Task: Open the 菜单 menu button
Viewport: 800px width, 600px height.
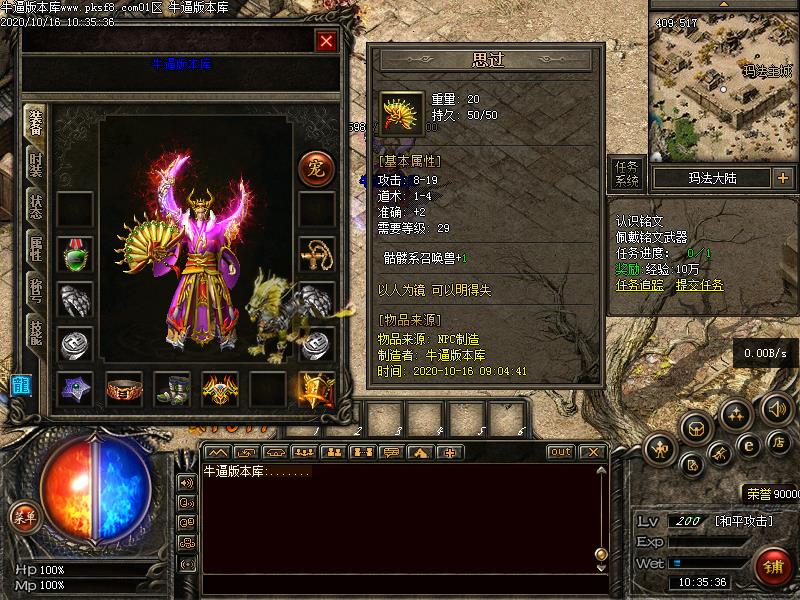Action: [22, 517]
